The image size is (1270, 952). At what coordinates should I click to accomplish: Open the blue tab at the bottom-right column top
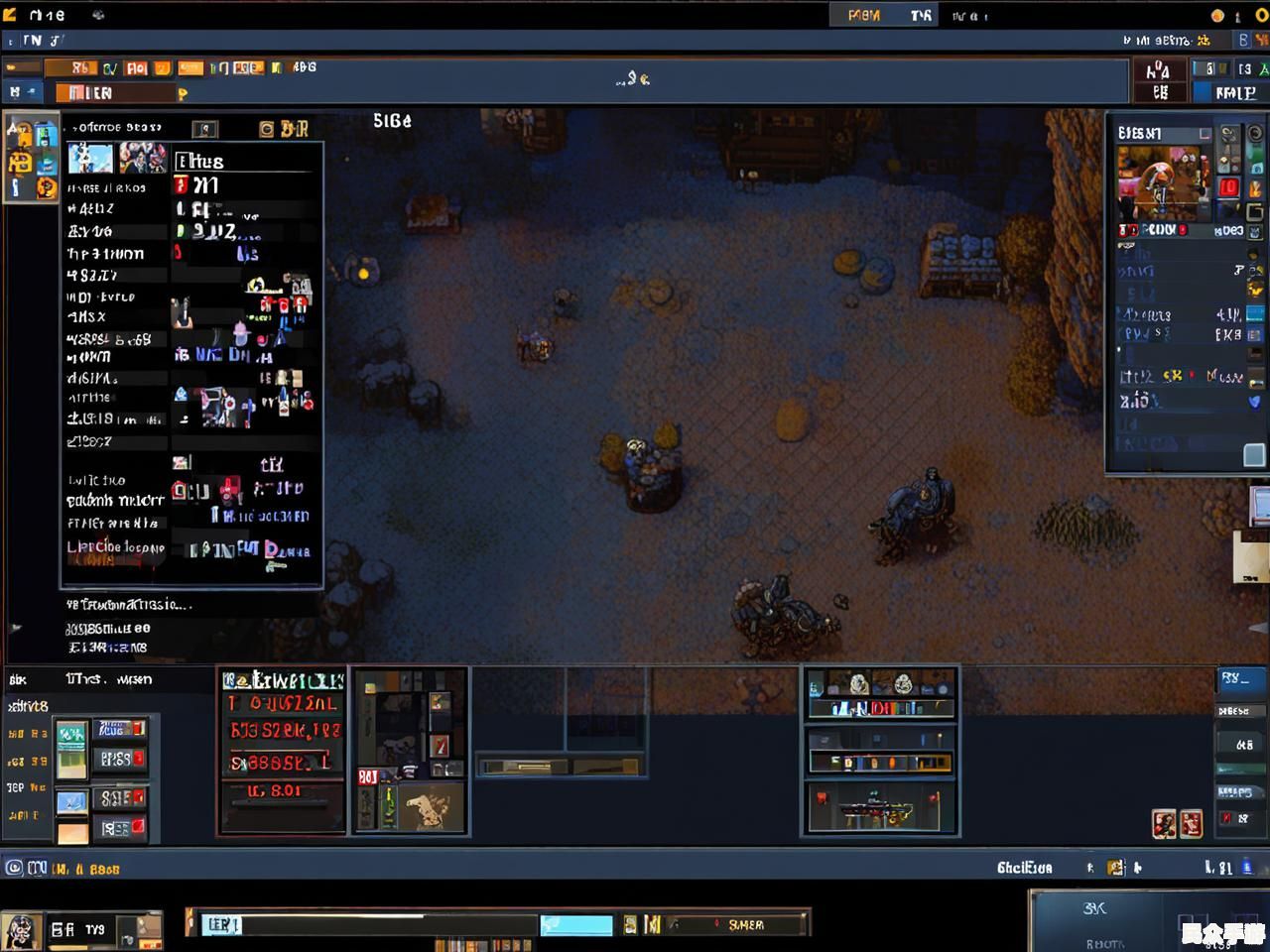click(x=1241, y=679)
